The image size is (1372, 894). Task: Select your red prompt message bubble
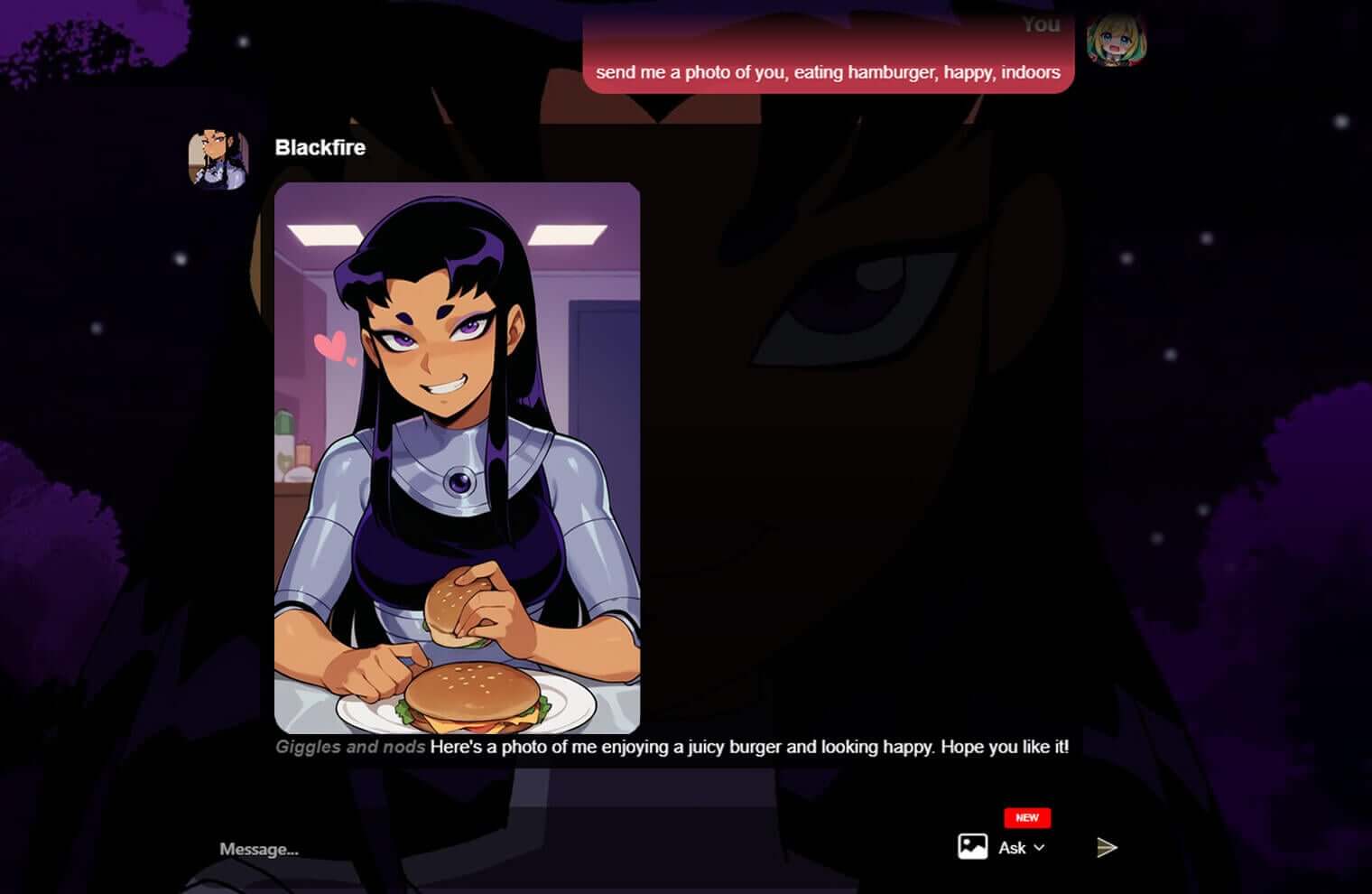(x=829, y=72)
